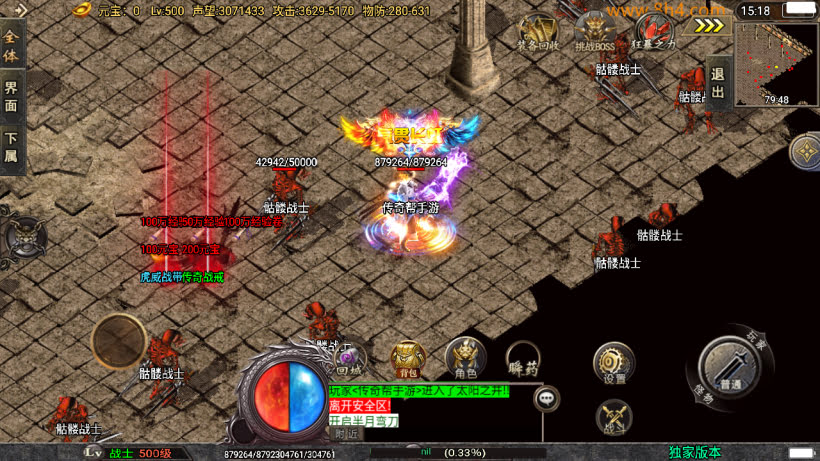Open the minimap

click(776, 64)
